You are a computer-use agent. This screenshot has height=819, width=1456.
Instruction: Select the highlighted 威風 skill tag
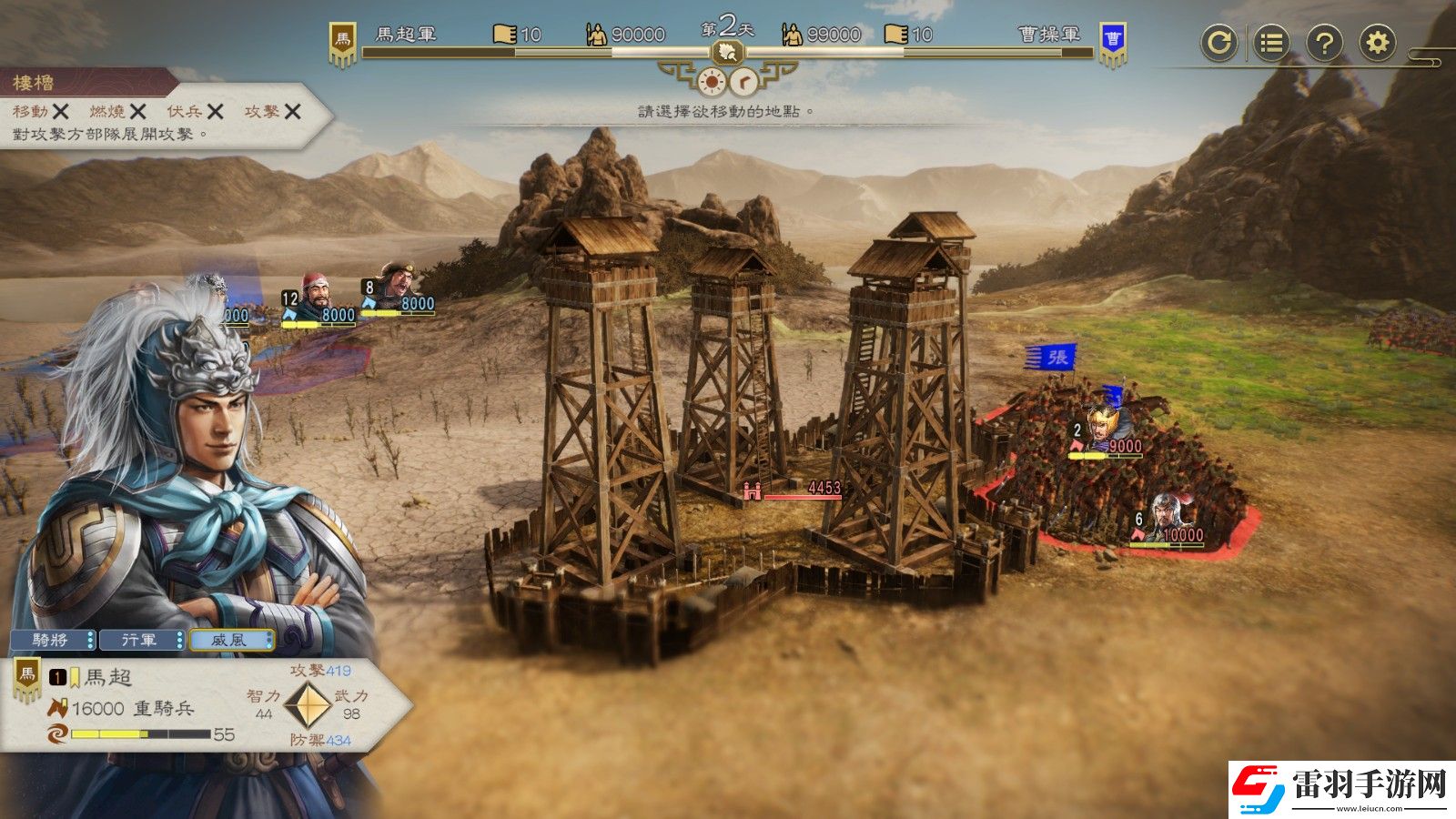coord(231,641)
